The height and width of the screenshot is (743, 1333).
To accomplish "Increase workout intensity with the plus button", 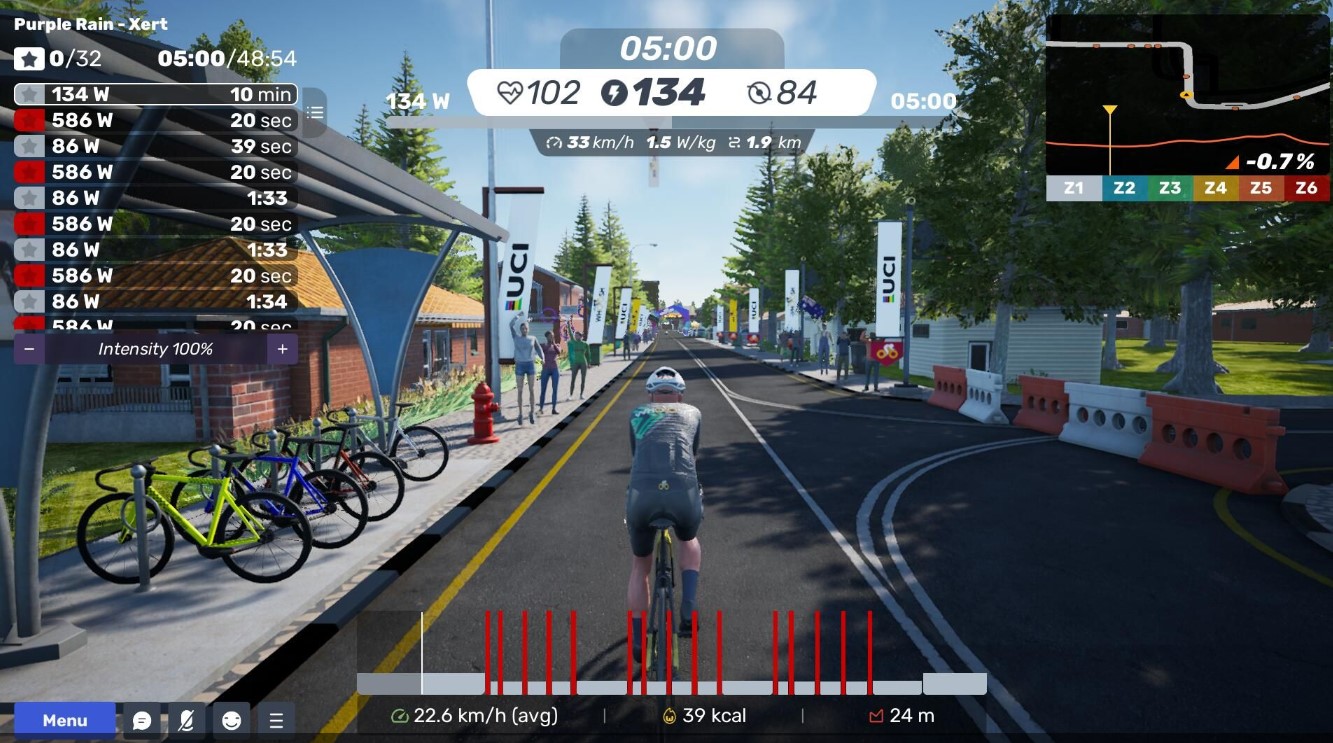I will coord(282,349).
